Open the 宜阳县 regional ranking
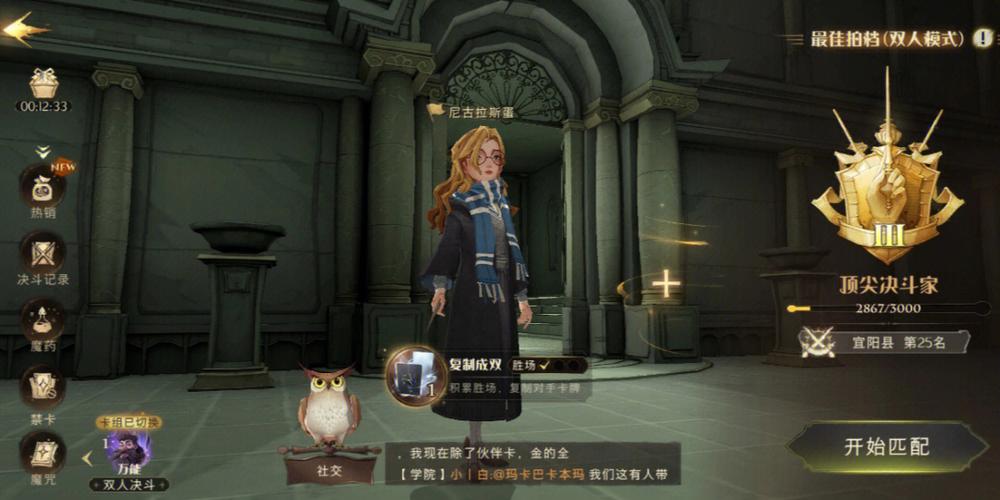The width and height of the screenshot is (1000, 500). (884, 343)
